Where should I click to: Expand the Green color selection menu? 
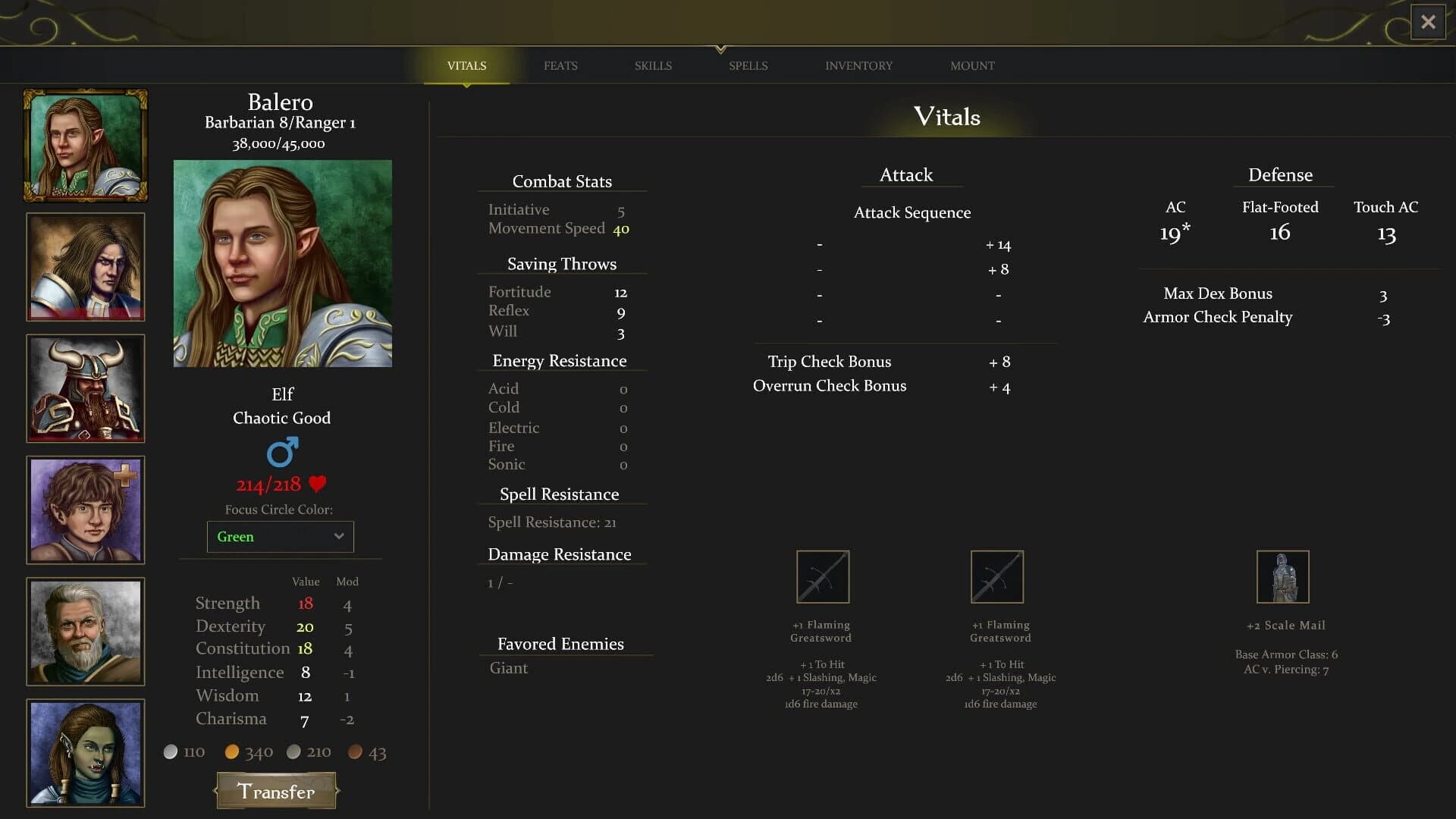280,536
